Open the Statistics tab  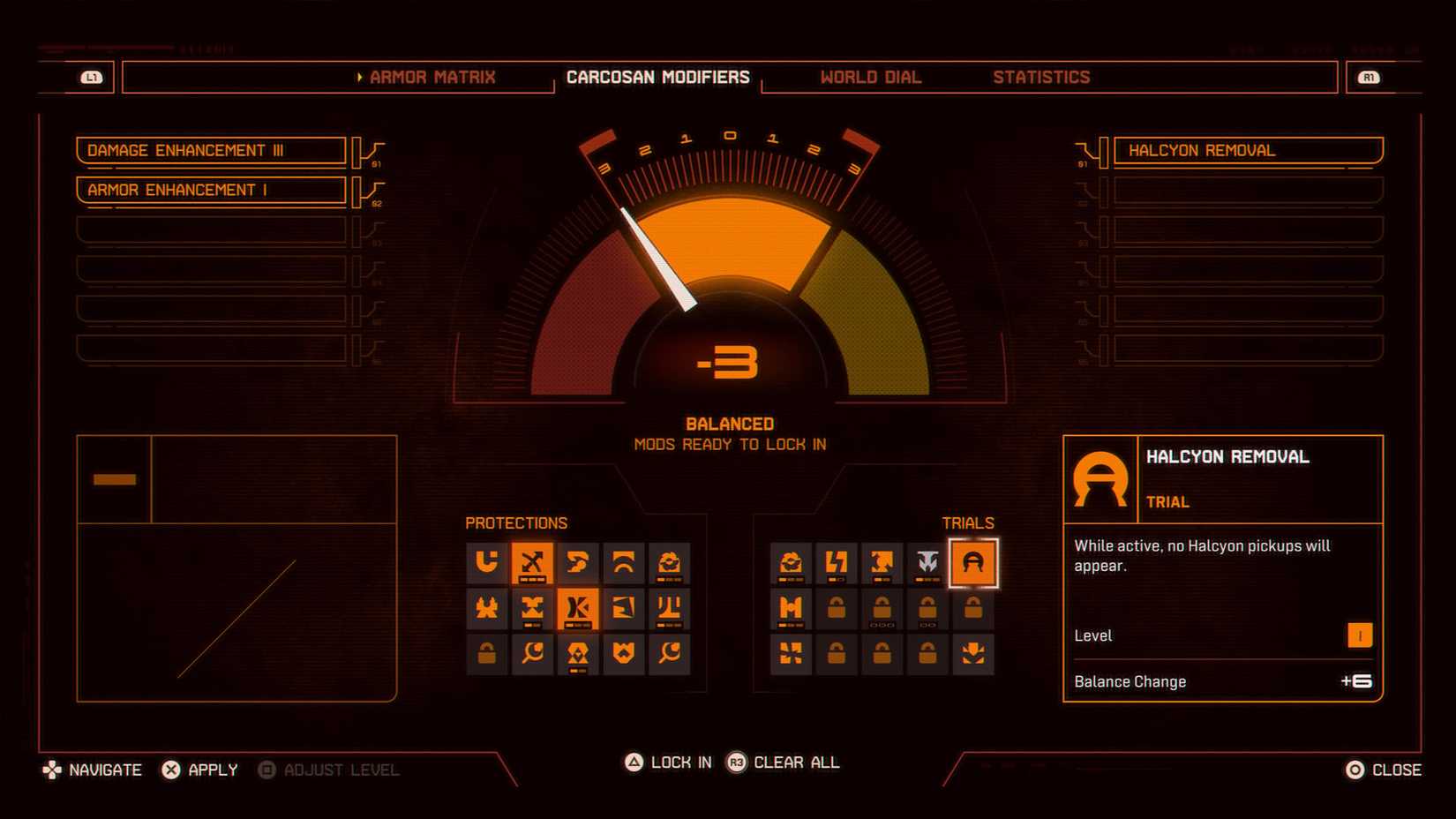1041,77
